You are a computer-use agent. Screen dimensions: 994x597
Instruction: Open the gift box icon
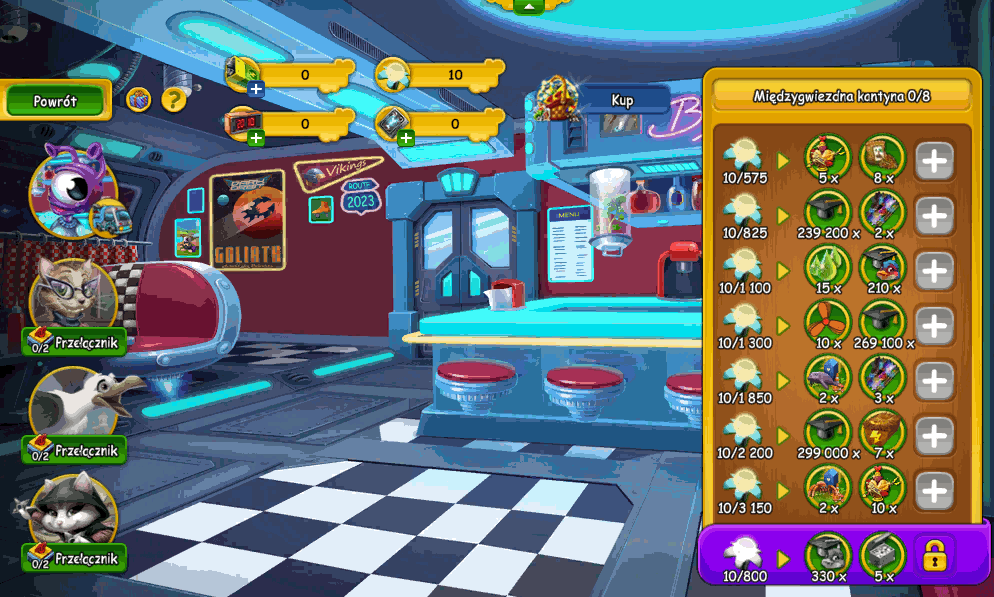pyautogui.click(x=138, y=99)
